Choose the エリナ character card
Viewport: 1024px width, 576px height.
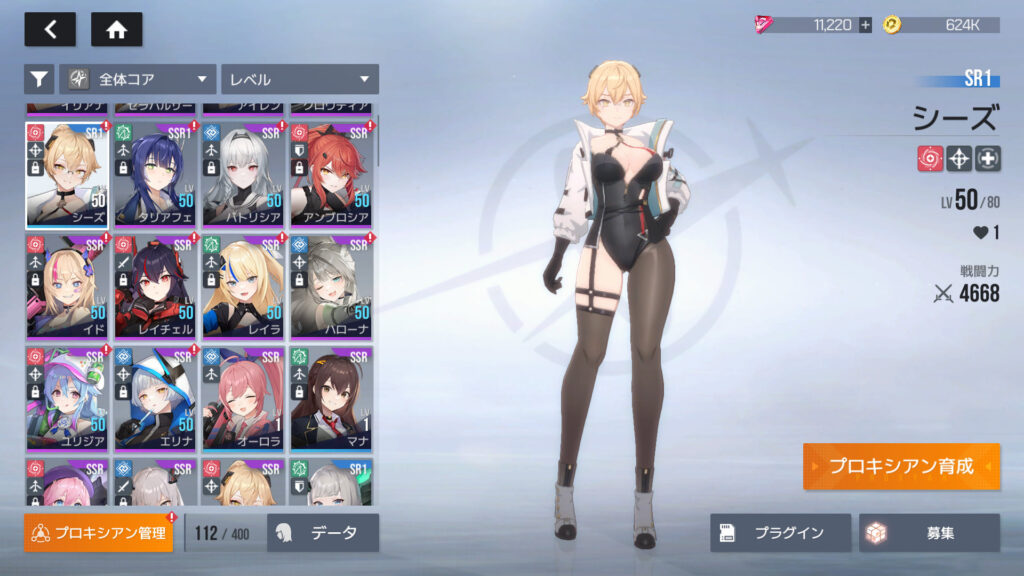[x=155, y=398]
